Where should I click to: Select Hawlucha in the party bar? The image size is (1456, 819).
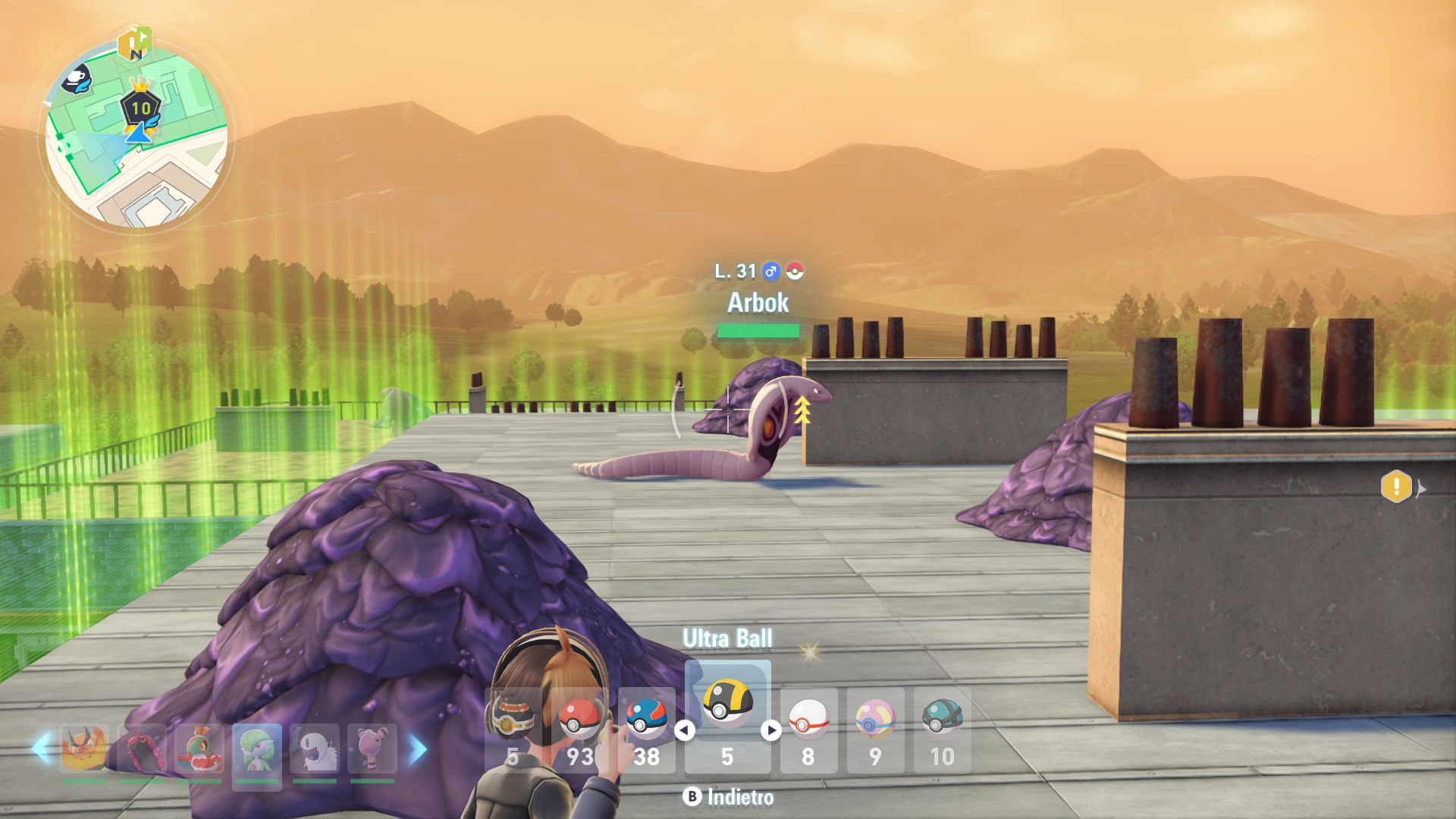coord(199,749)
